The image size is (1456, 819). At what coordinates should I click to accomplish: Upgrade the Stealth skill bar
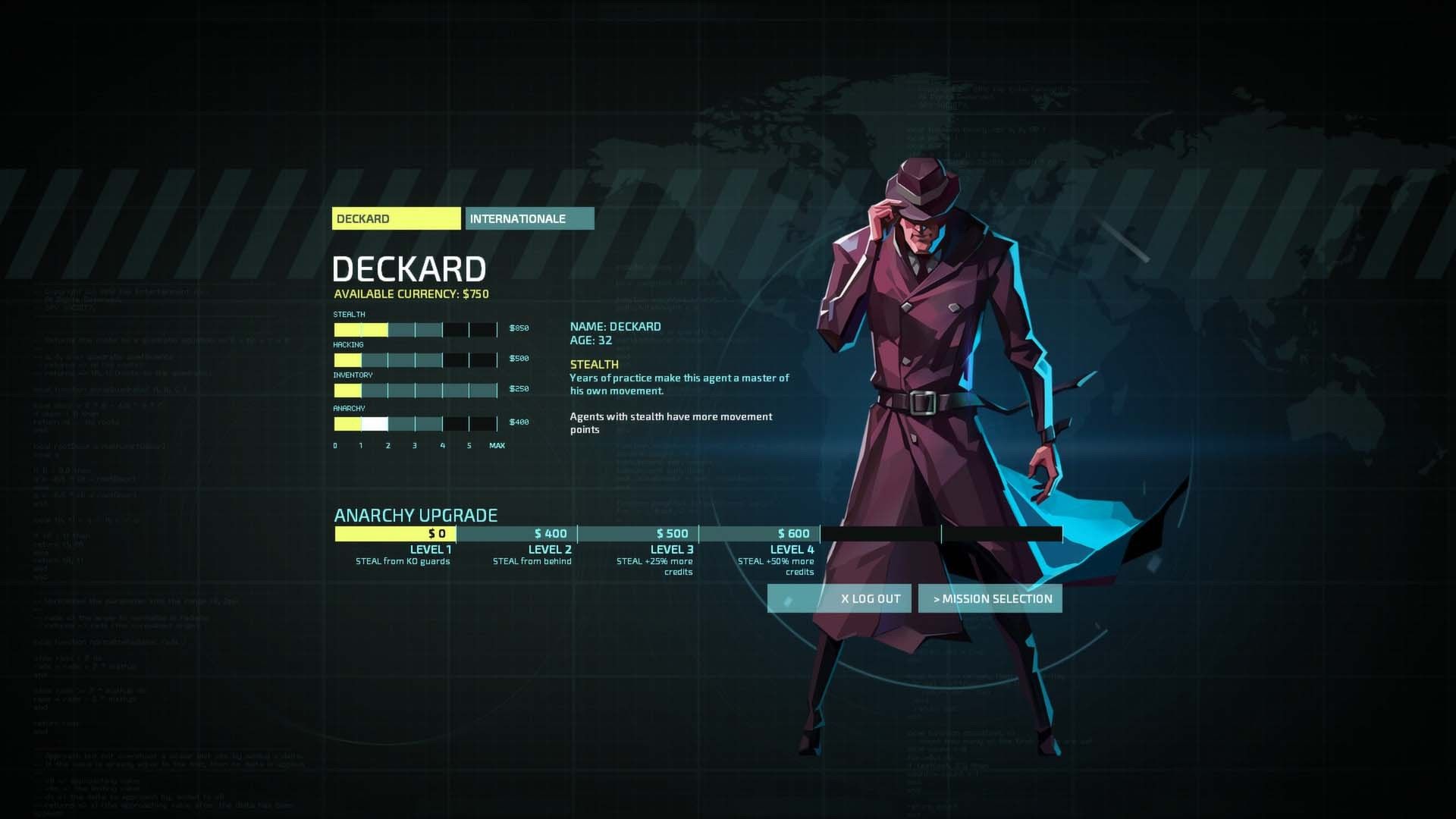[x=416, y=330]
